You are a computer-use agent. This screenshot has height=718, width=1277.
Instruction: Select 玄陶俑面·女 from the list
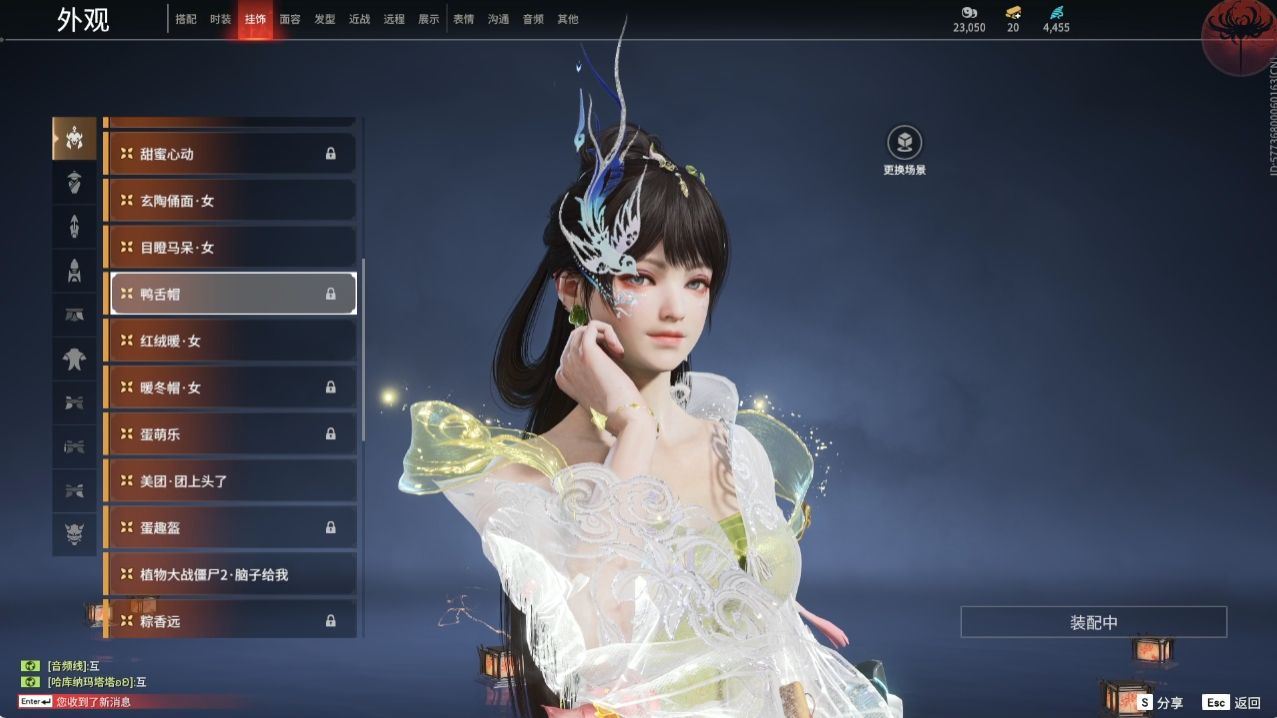pos(230,201)
